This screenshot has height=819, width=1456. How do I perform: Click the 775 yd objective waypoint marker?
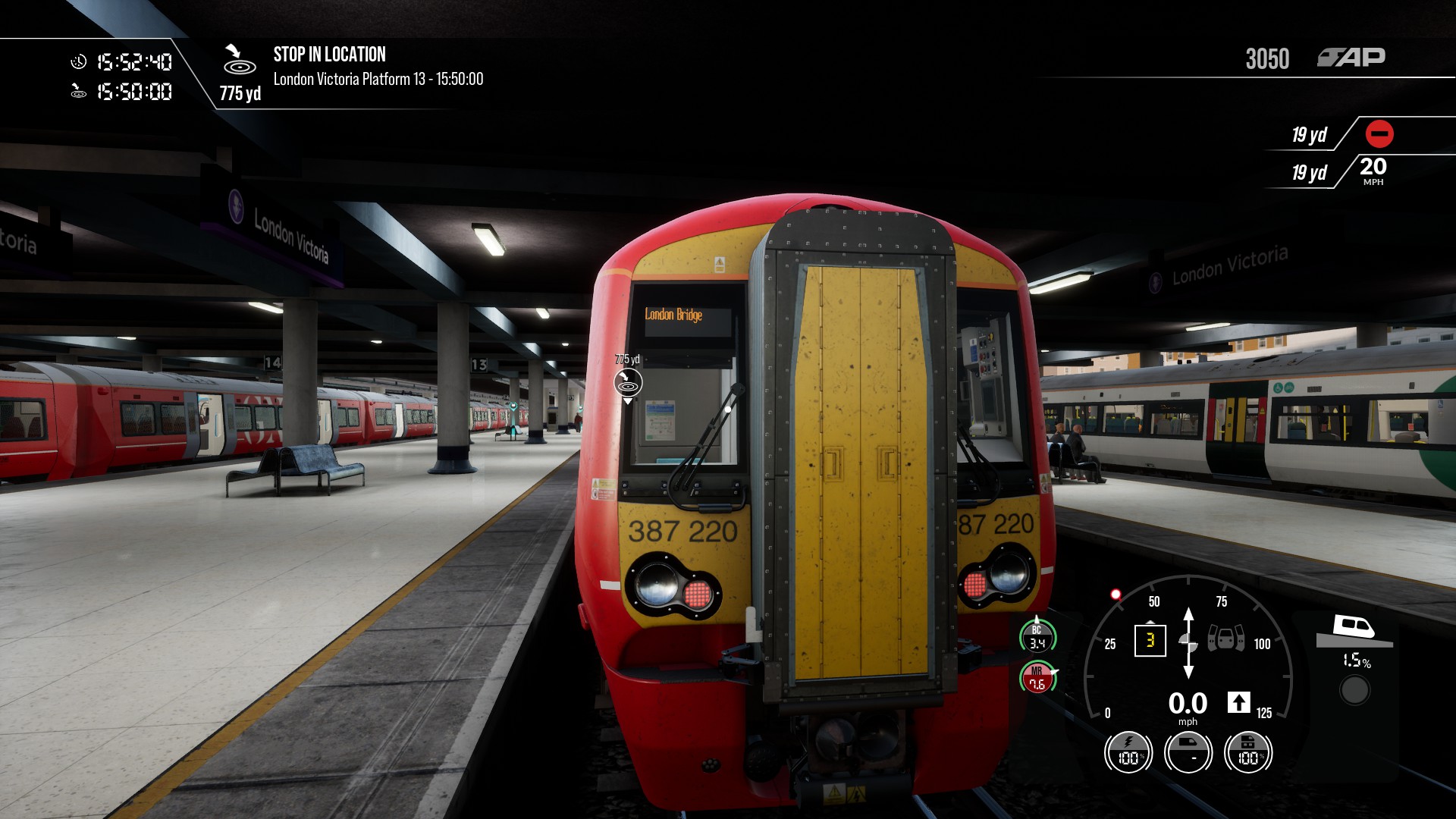tap(628, 383)
